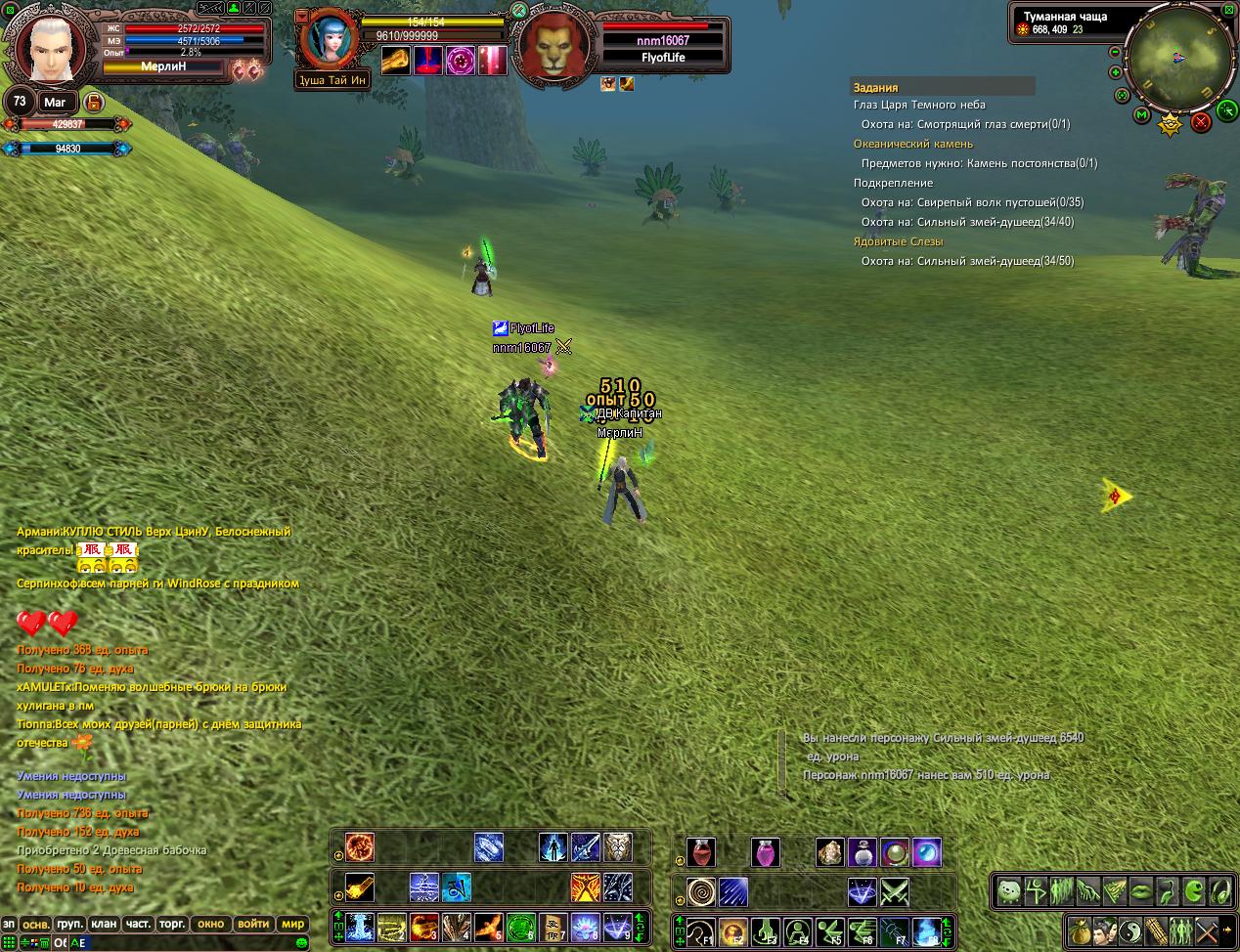Select the "торг." trade chat tab
Image resolution: width=1240 pixels, height=952 pixels.
click(172, 923)
